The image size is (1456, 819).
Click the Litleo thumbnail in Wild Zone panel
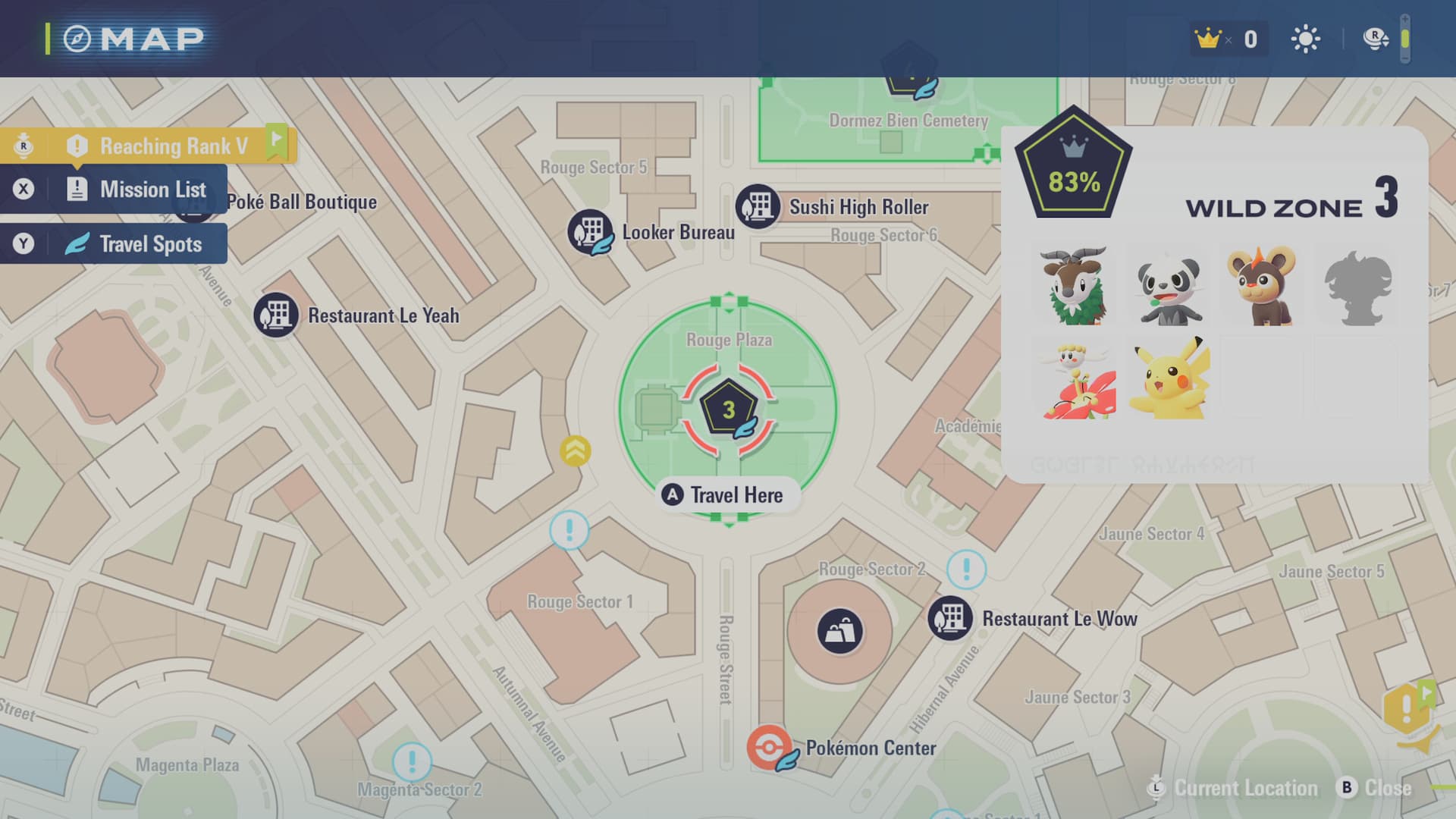[x=1262, y=286]
